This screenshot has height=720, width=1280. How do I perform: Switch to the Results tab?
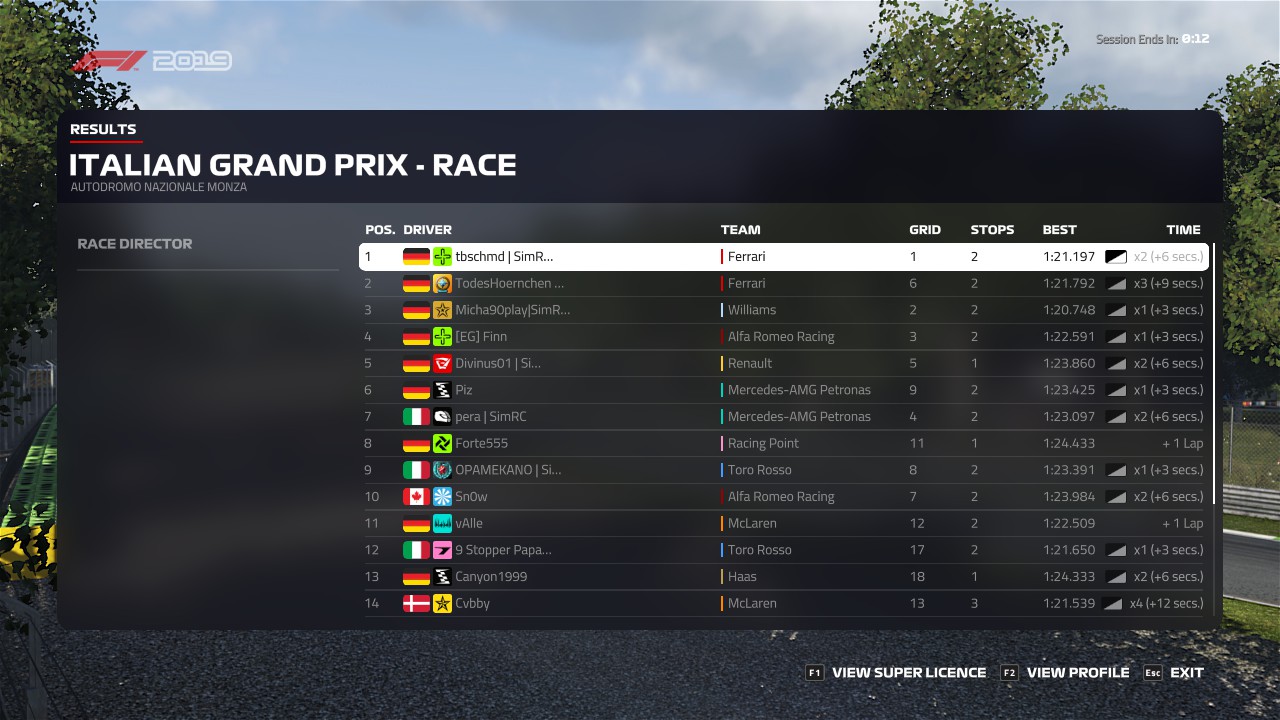103,130
